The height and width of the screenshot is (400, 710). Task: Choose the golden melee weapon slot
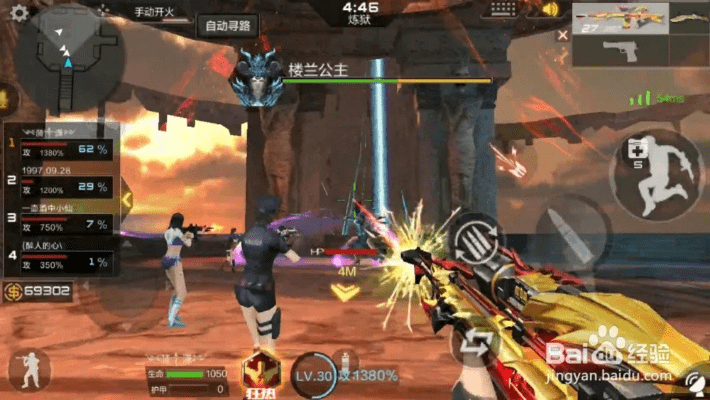click(688, 21)
